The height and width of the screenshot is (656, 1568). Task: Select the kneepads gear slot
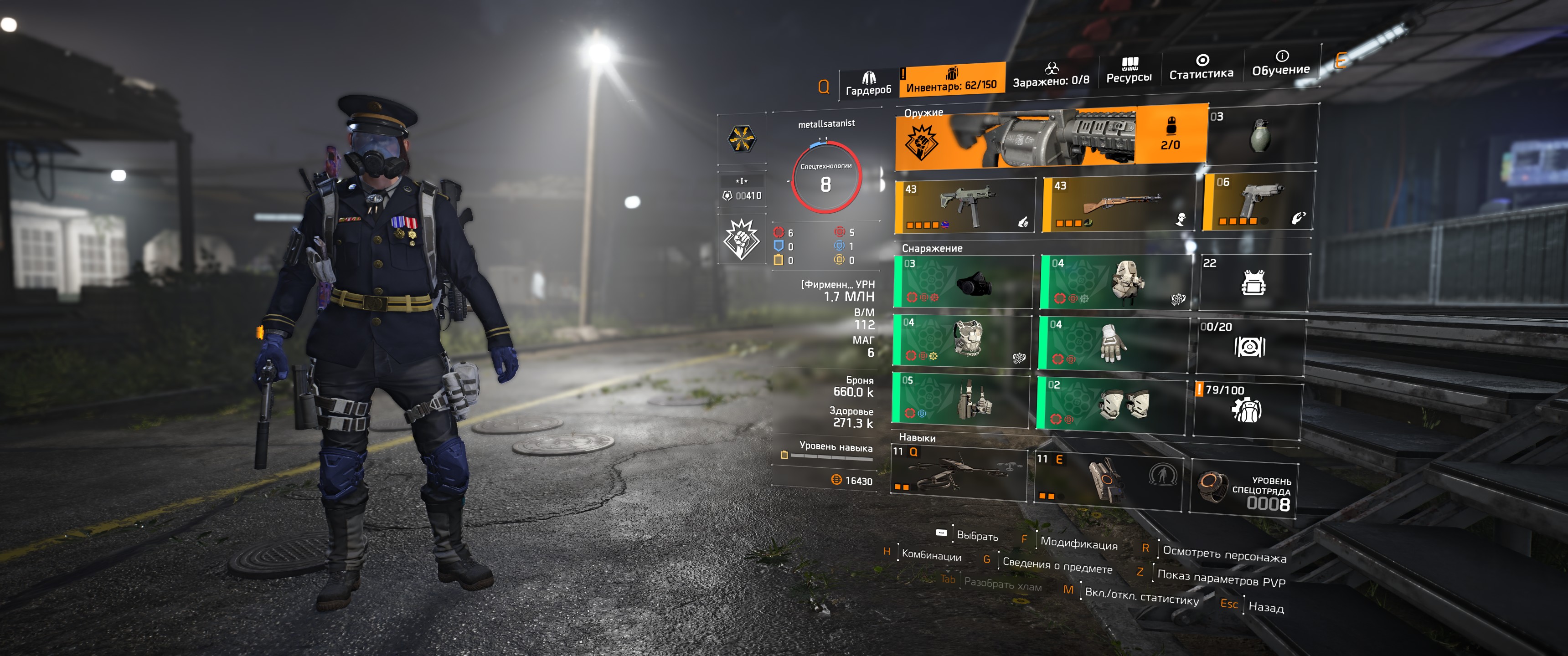1111,404
